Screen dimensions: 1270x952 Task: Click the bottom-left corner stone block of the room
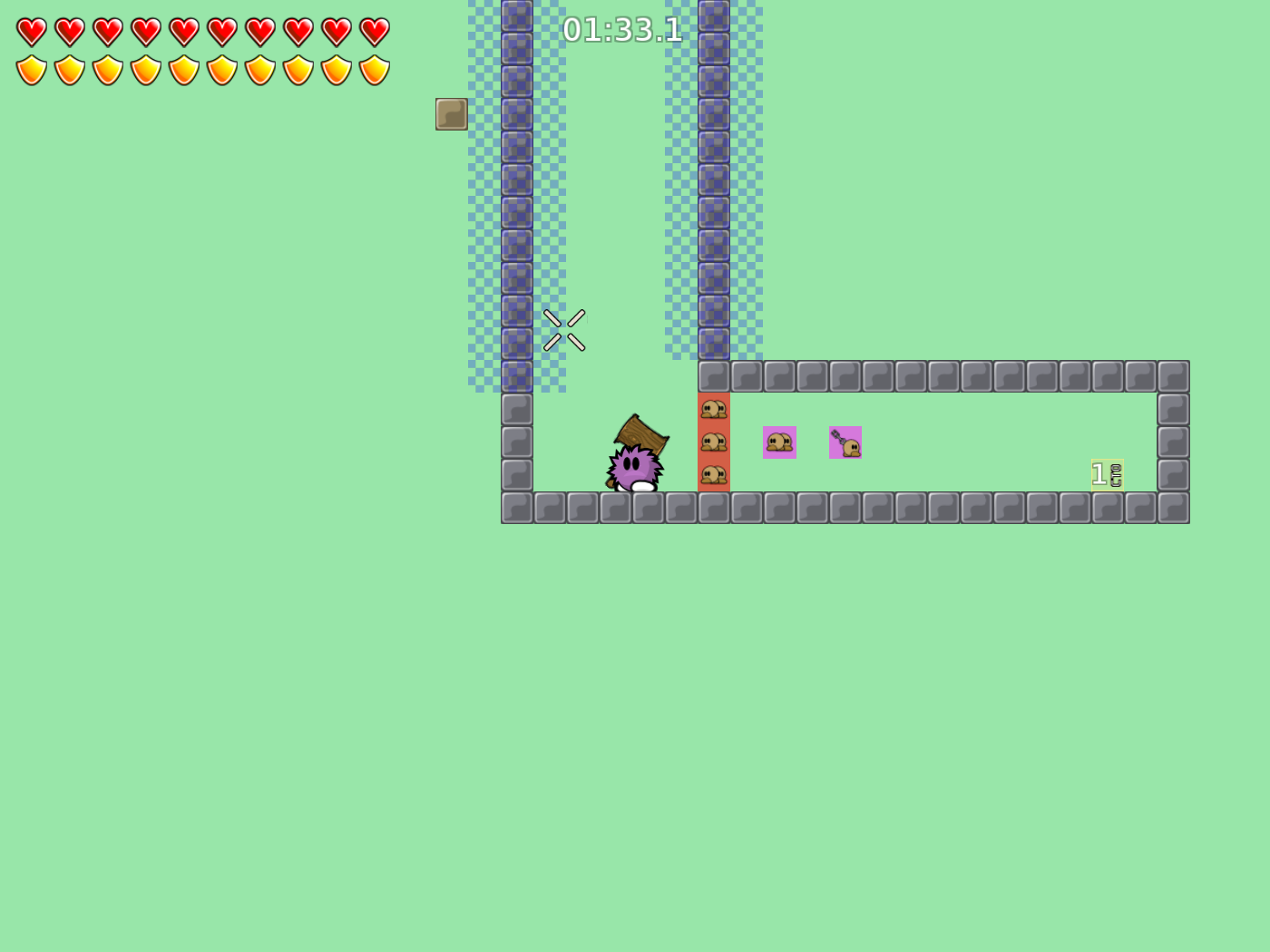click(515, 507)
